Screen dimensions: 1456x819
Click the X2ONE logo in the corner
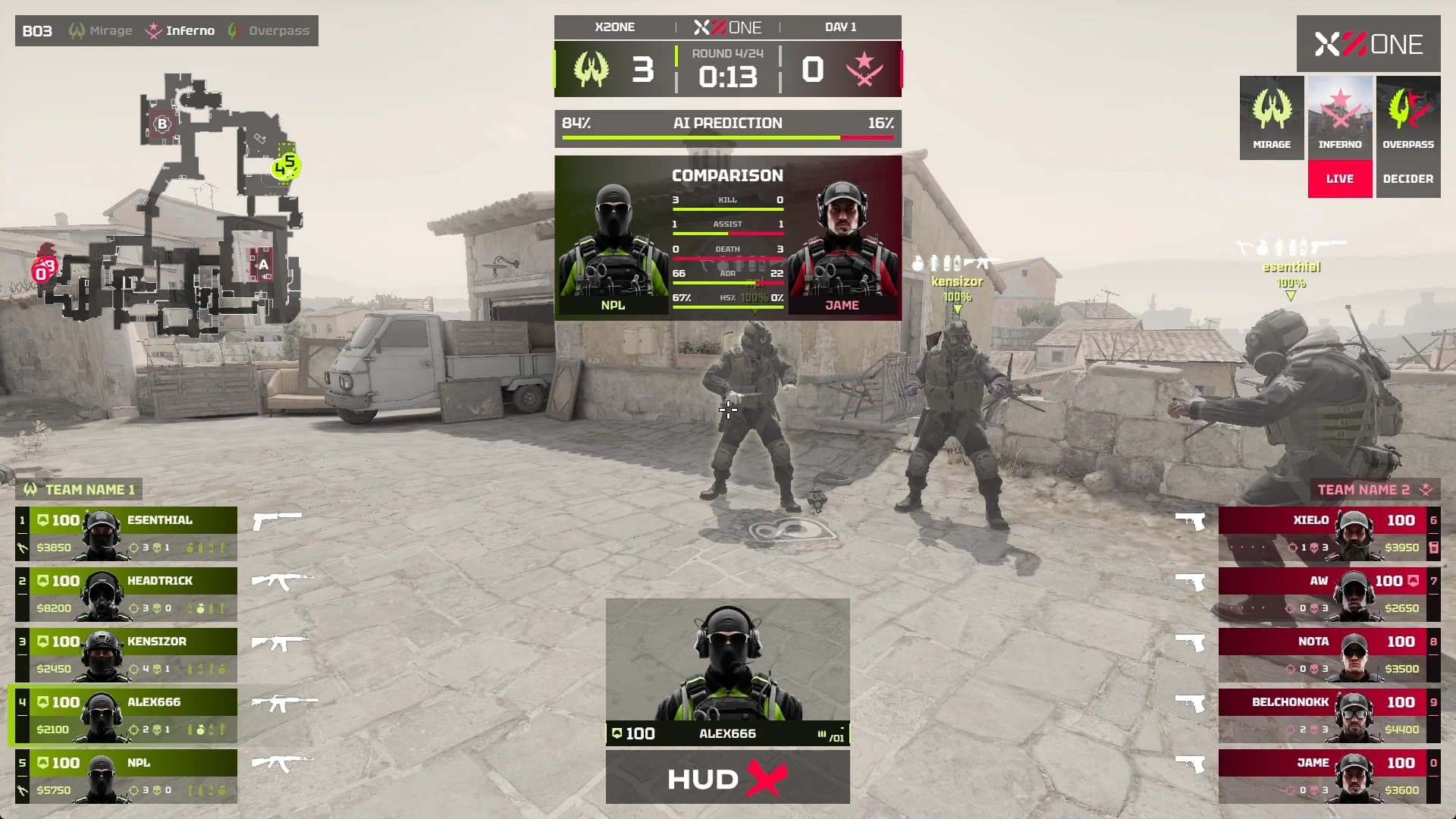coord(1368,44)
